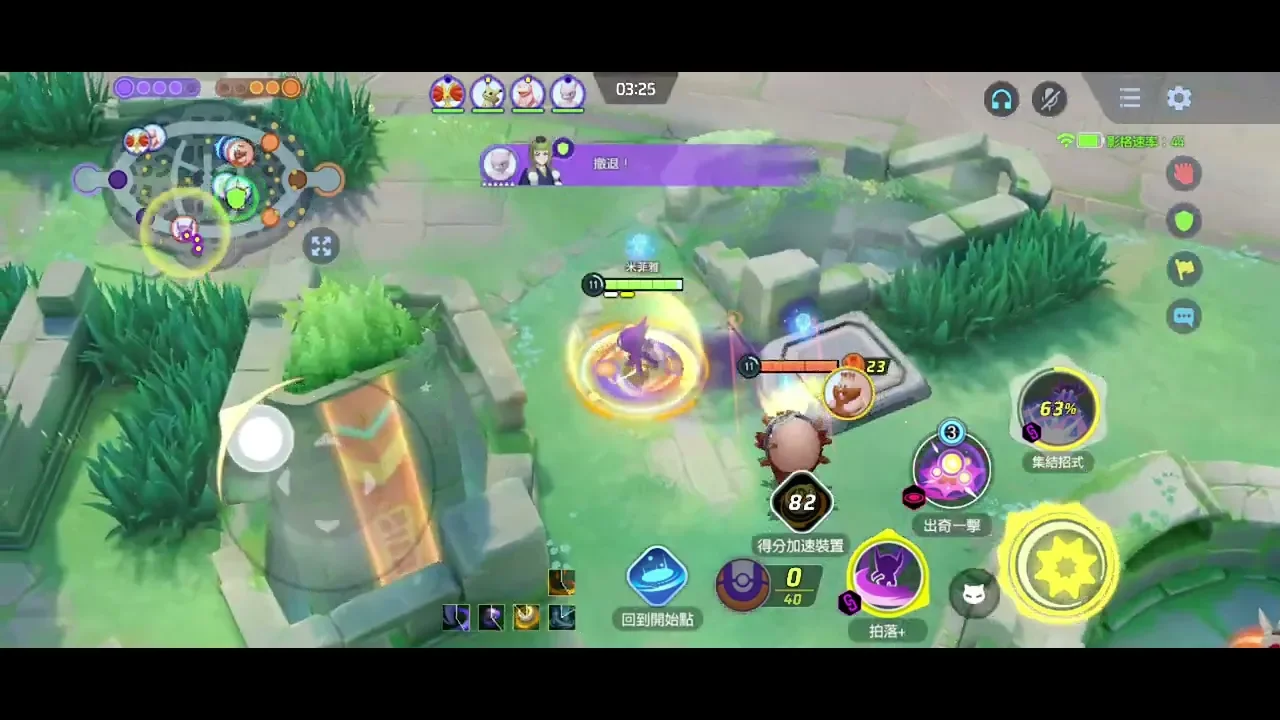
Task: Send the green shield defend signal
Action: click(1185, 221)
